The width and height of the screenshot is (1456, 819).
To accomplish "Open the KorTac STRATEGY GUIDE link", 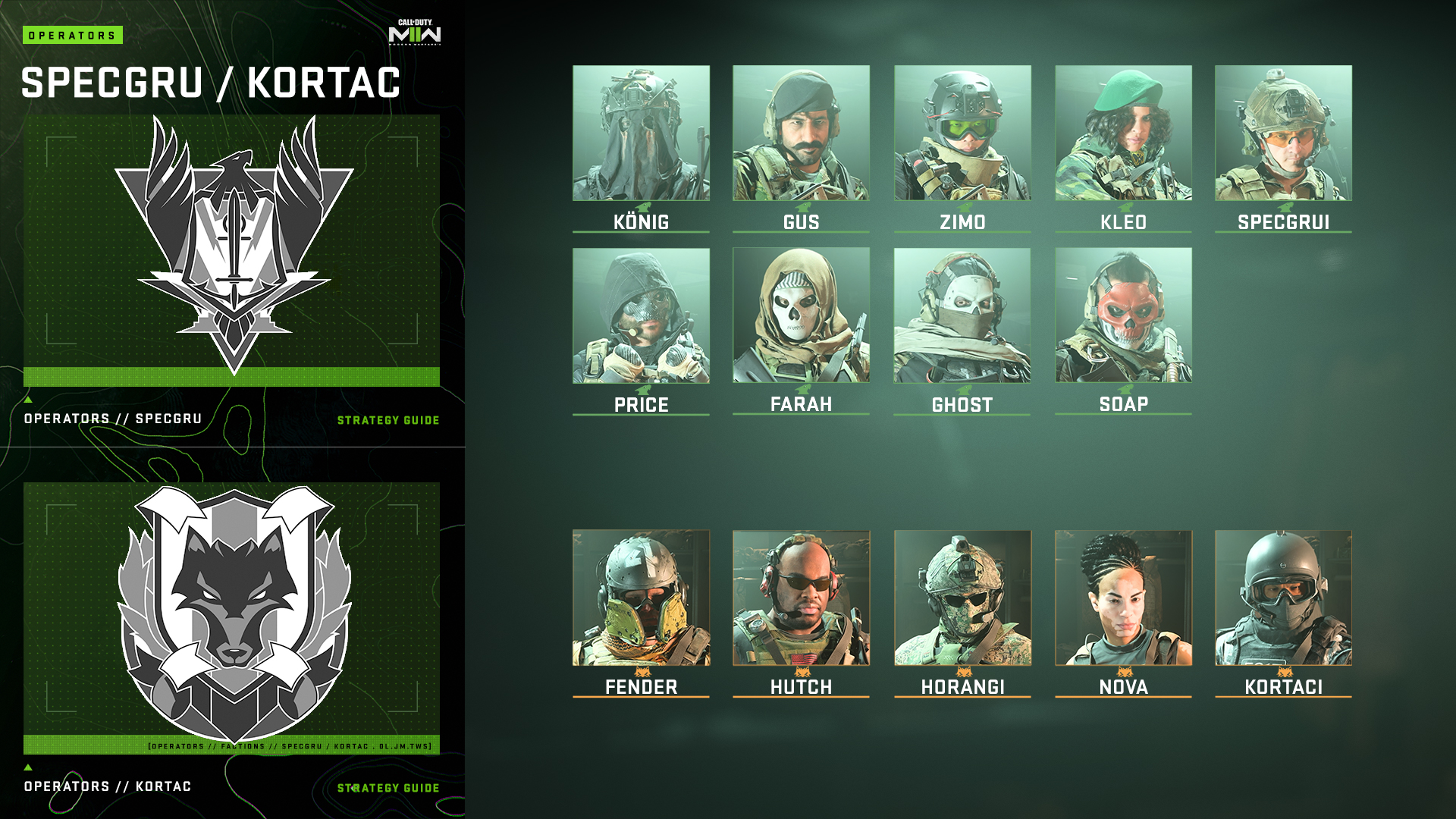I will (388, 787).
